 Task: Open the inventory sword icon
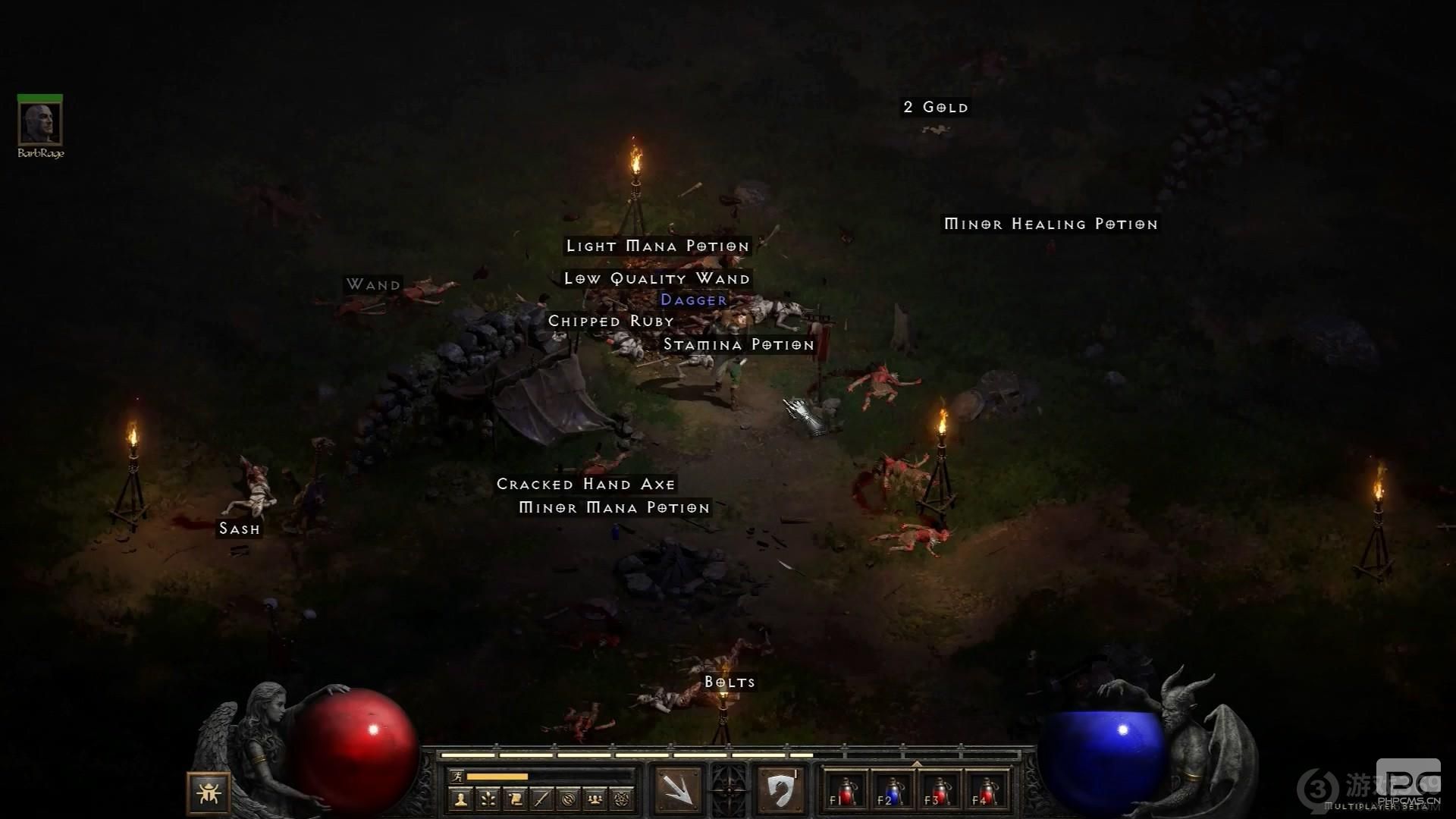[x=541, y=799]
